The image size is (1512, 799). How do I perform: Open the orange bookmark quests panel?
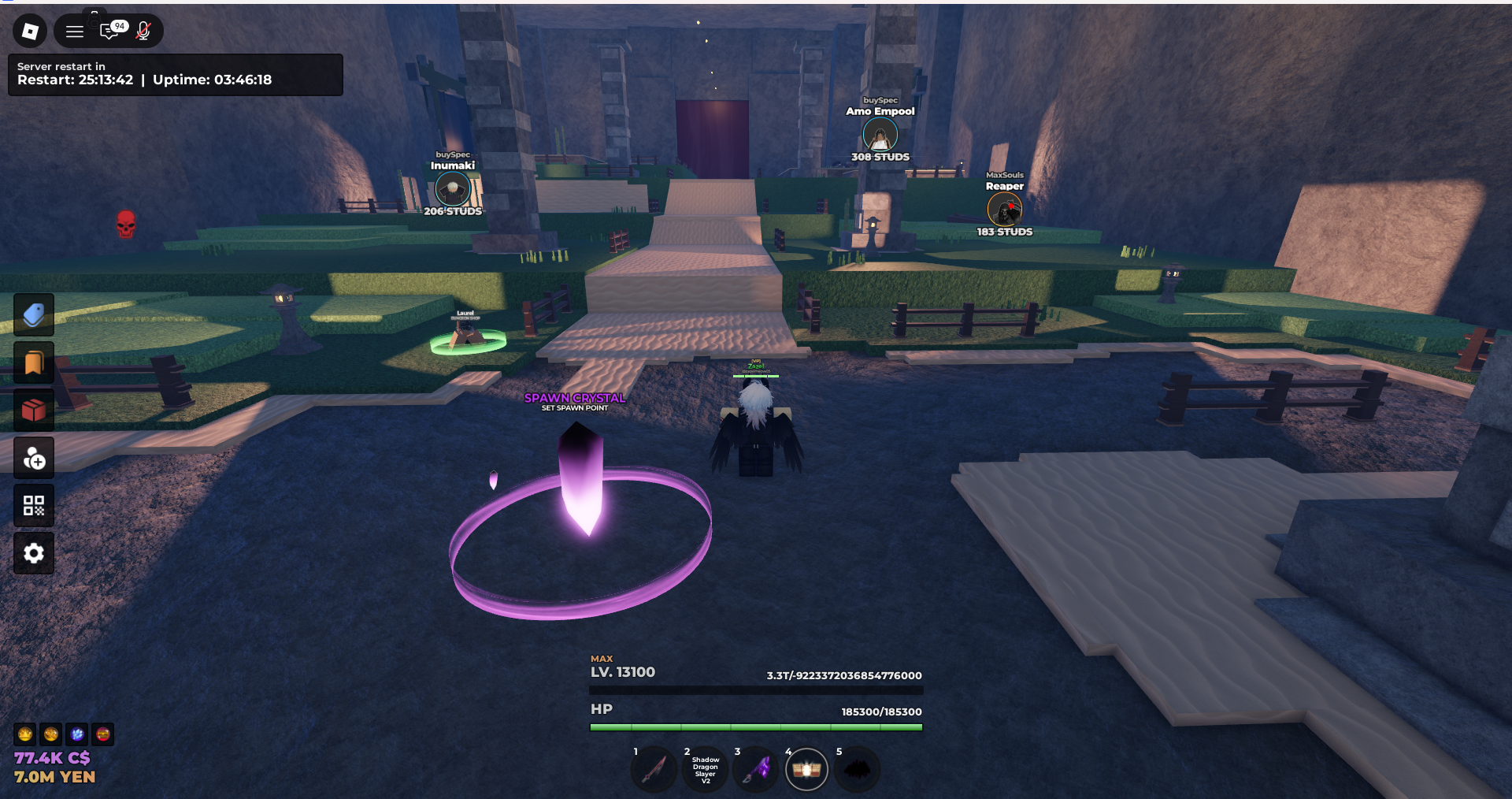[x=33, y=362]
